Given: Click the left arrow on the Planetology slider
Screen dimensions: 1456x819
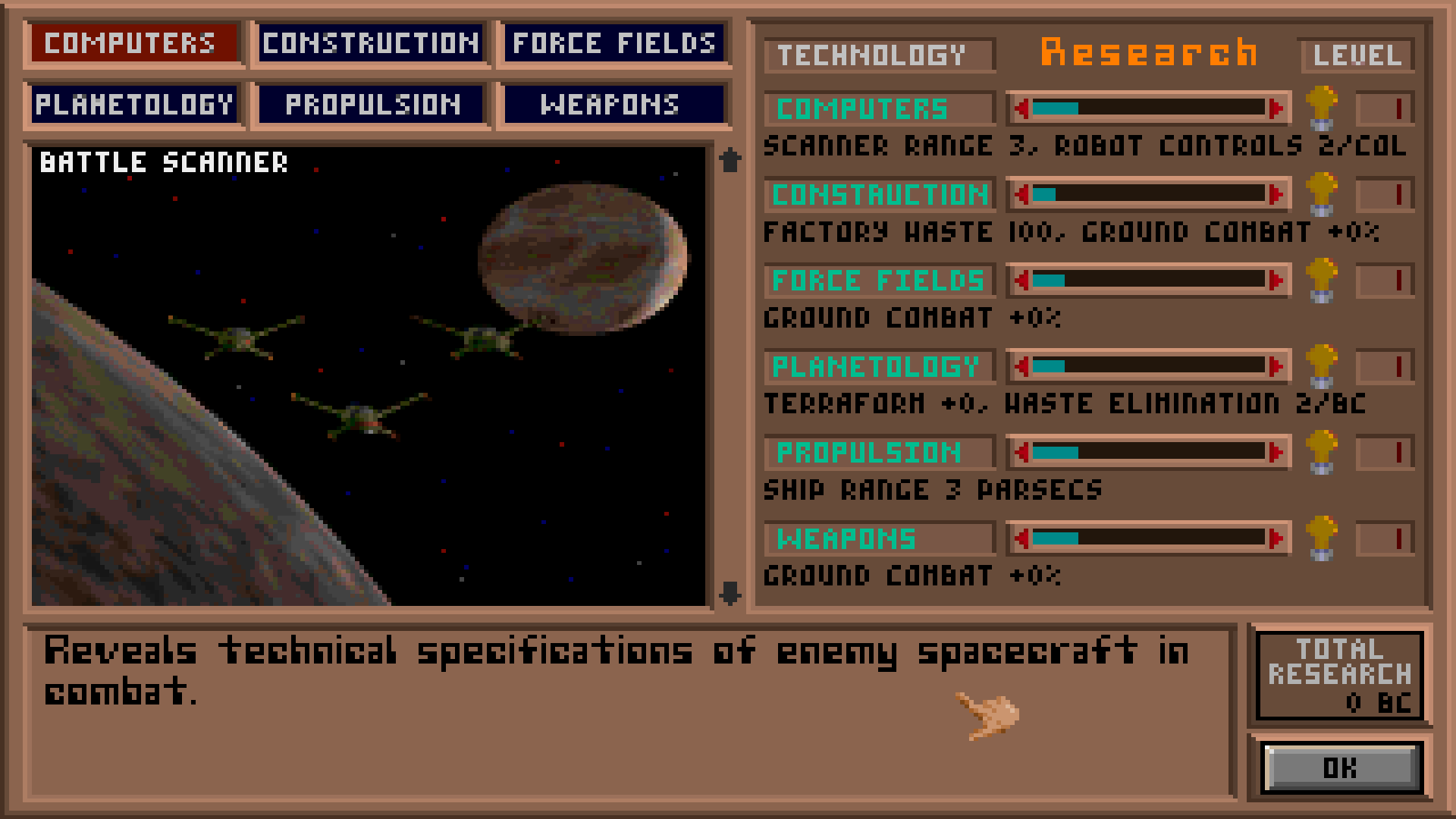Looking at the screenshot, I should coord(1023,367).
